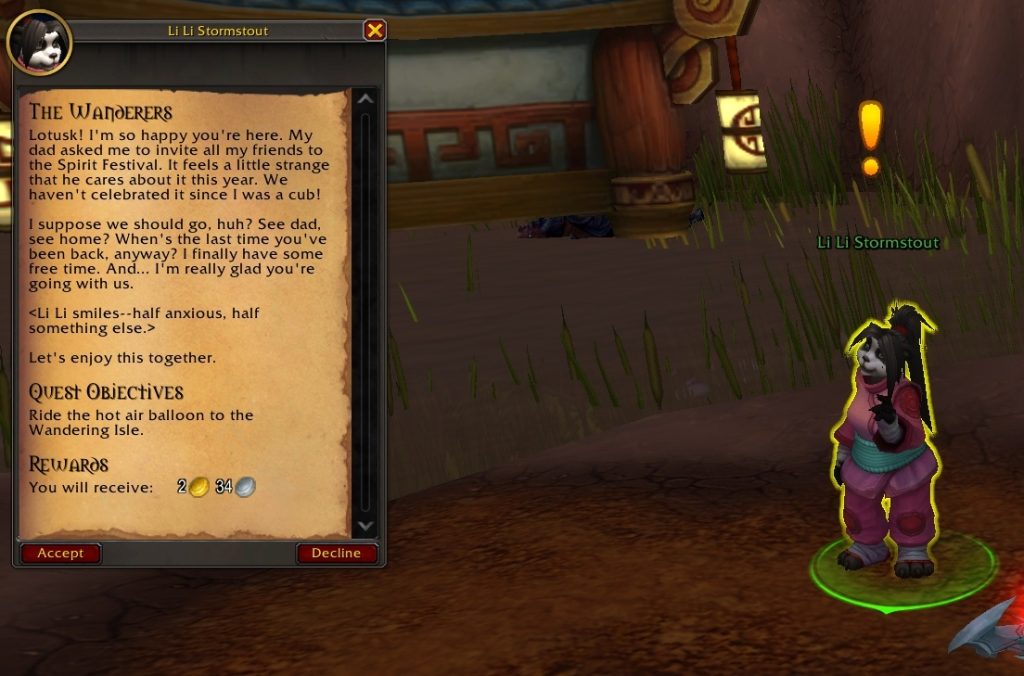Accept the Wanderers quest

click(61, 553)
